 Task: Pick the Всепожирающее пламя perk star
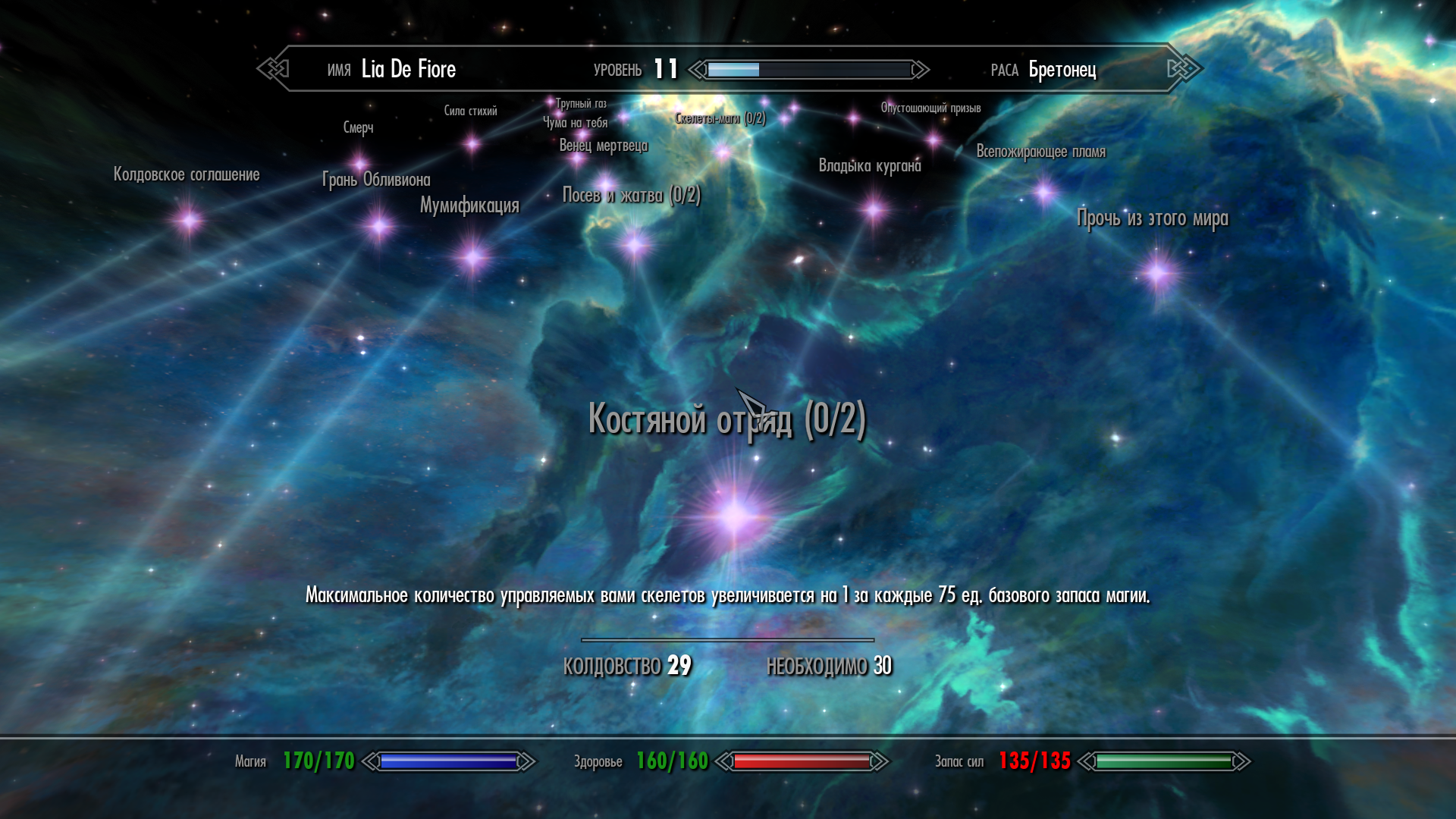pyautogui.click(x=1044, y=192)
